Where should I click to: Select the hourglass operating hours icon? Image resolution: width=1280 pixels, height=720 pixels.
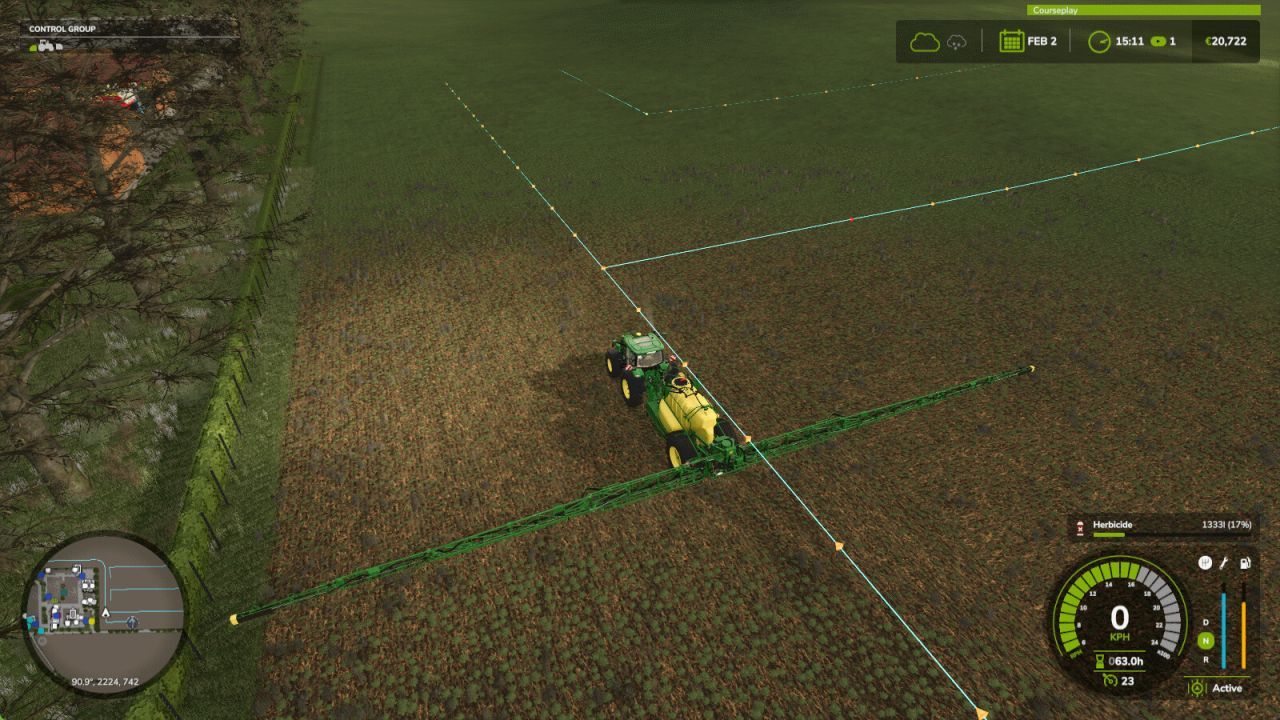[1100, 660]
